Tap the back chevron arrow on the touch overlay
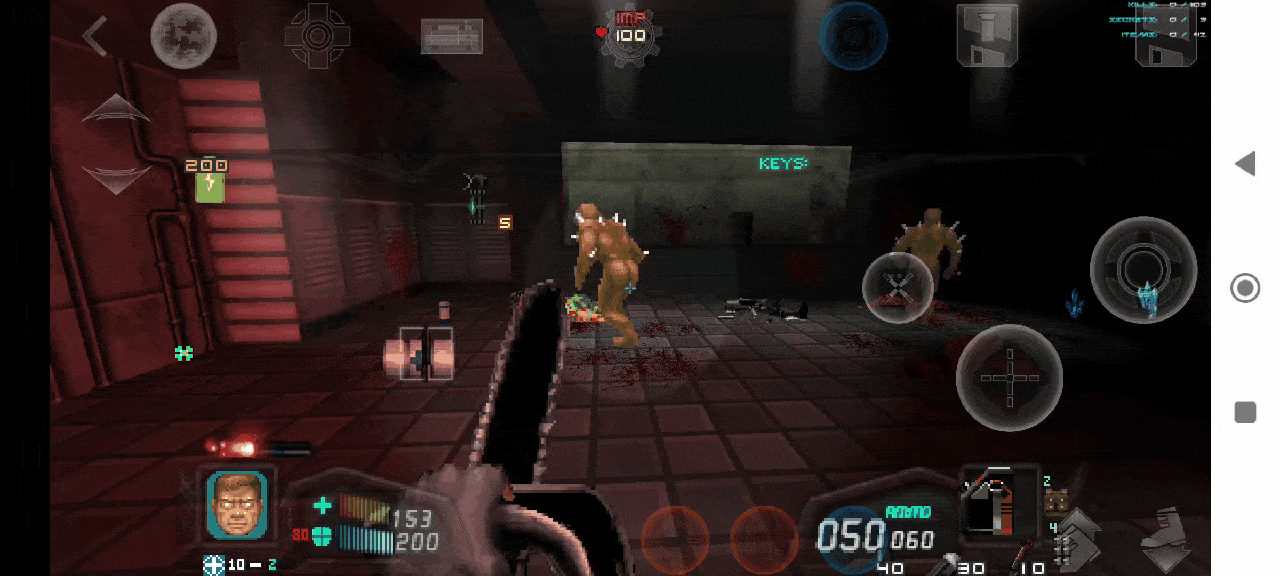Viewport: 1280px width, 576px height. (96, 37)
